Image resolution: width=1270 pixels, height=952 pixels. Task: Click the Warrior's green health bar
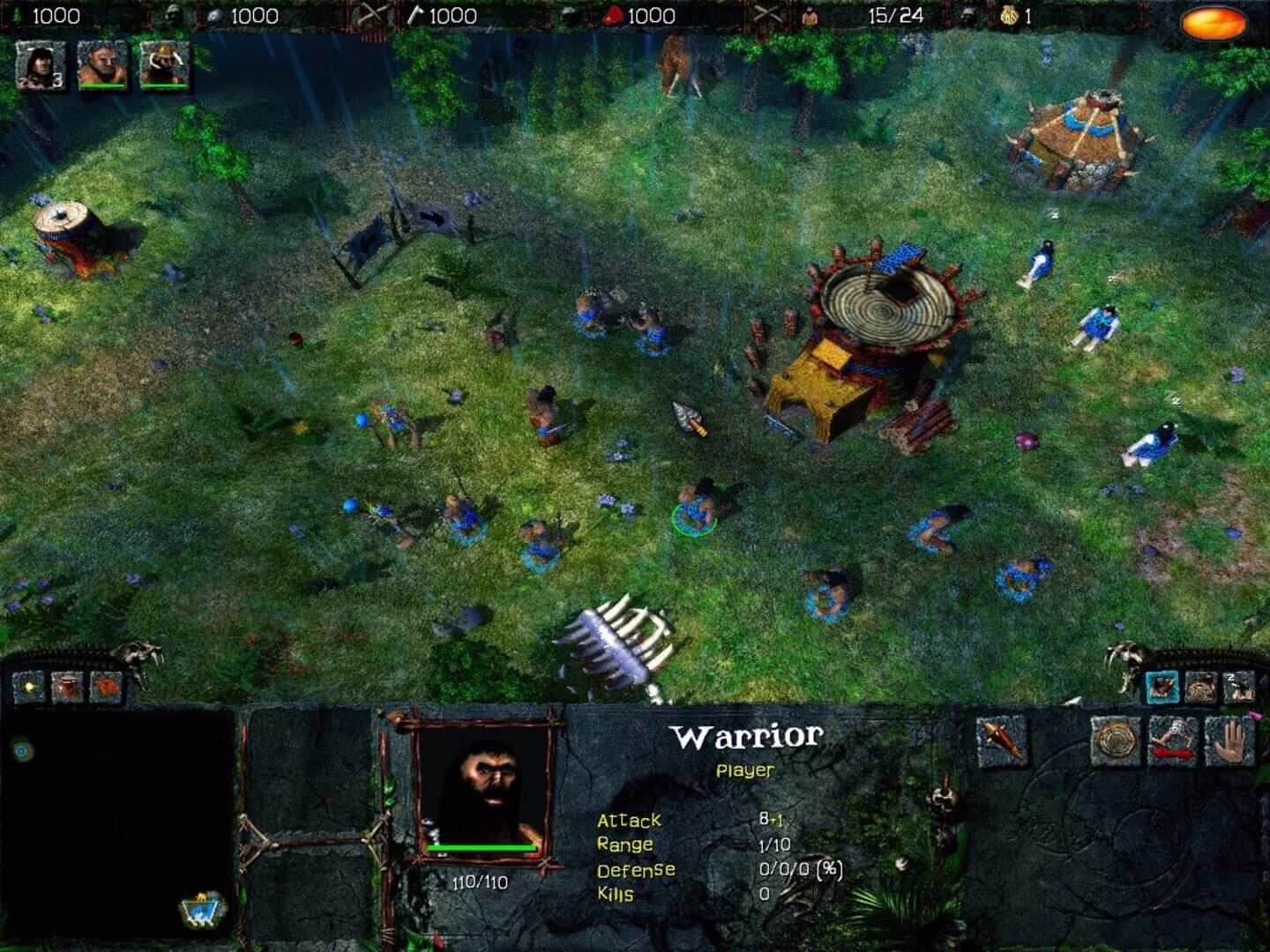click(482, 848)
